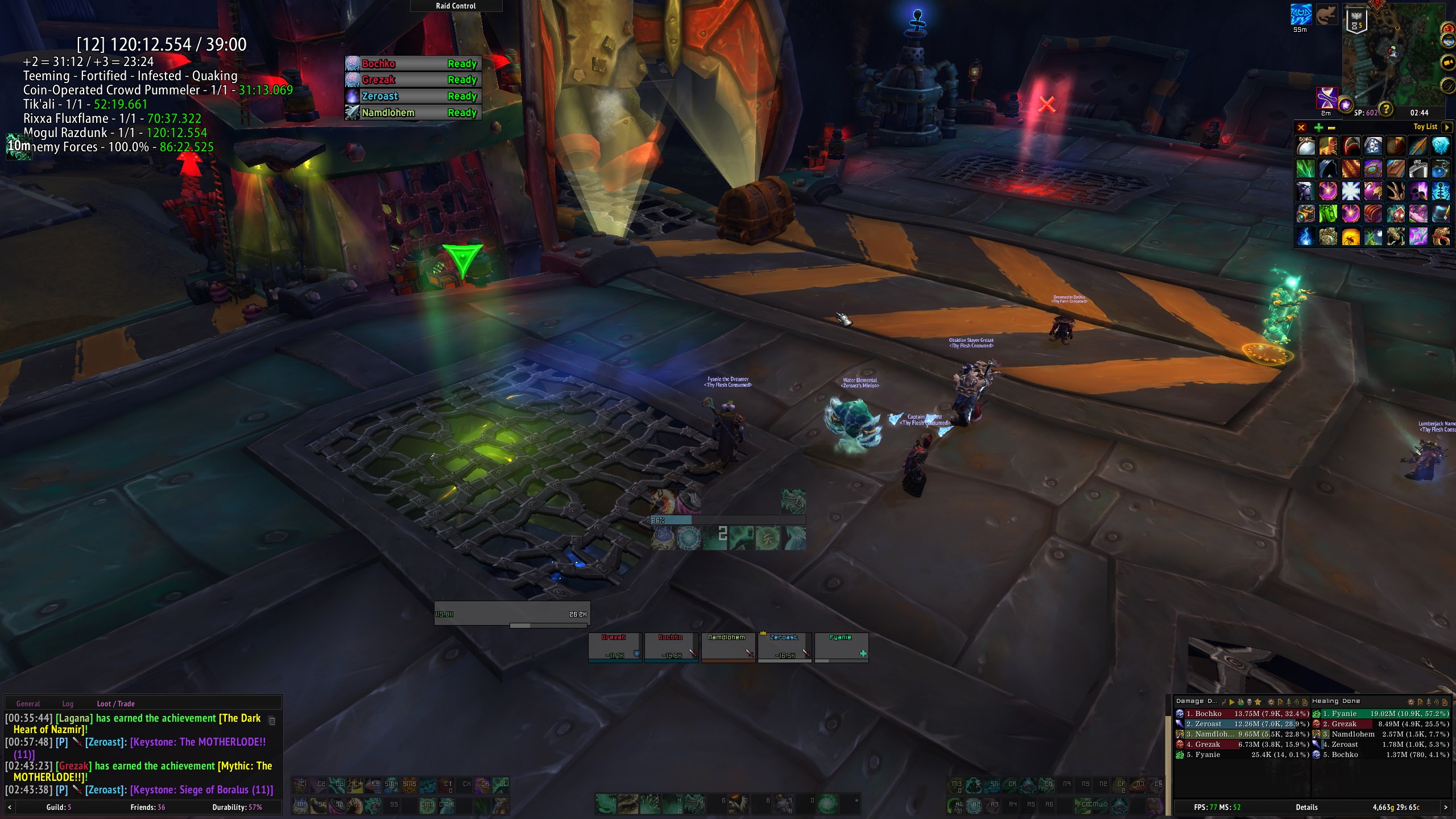Open the Raid Control panel
The image size is (1456, 819).
[x=456, y=6]
